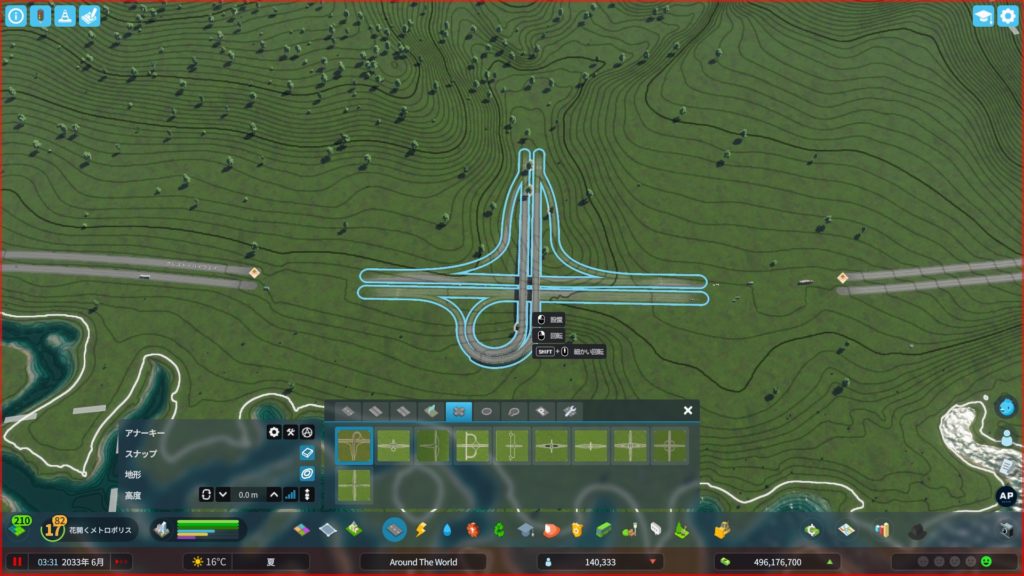
Task: Open the education graduation cap menu
Action: [525, 529]
